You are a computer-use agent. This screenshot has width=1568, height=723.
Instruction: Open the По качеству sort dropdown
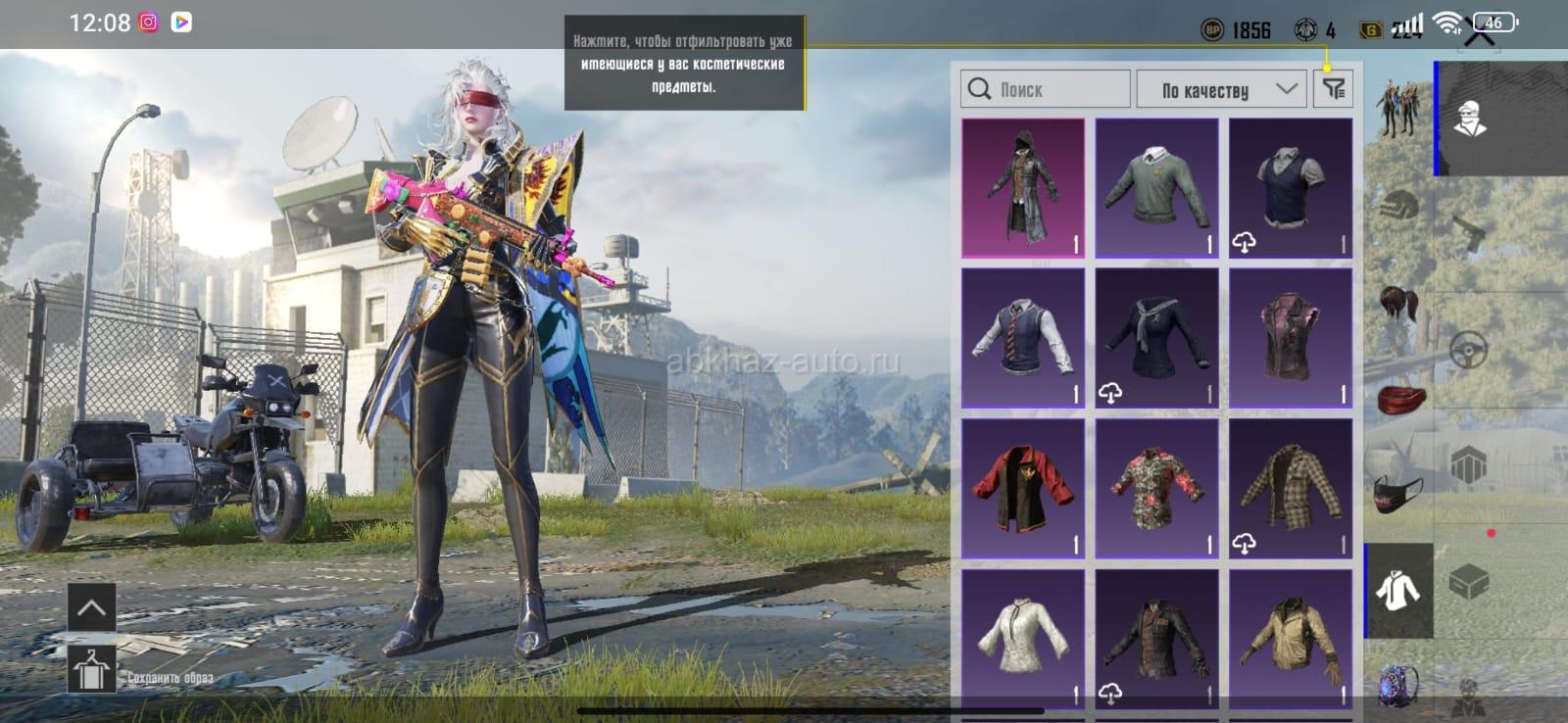[x=1229, y=89]
